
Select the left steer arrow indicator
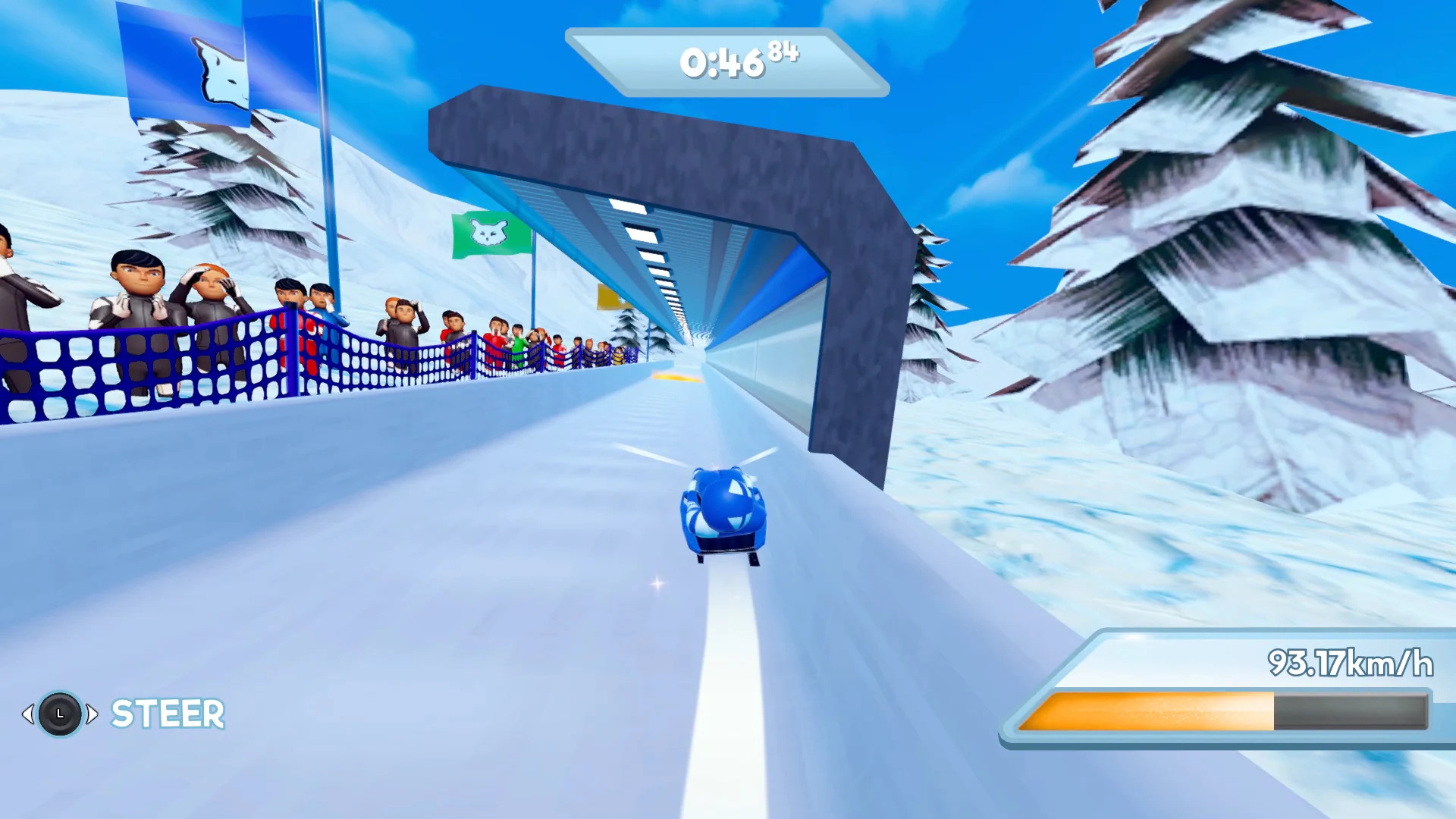[x=30, y=714]
